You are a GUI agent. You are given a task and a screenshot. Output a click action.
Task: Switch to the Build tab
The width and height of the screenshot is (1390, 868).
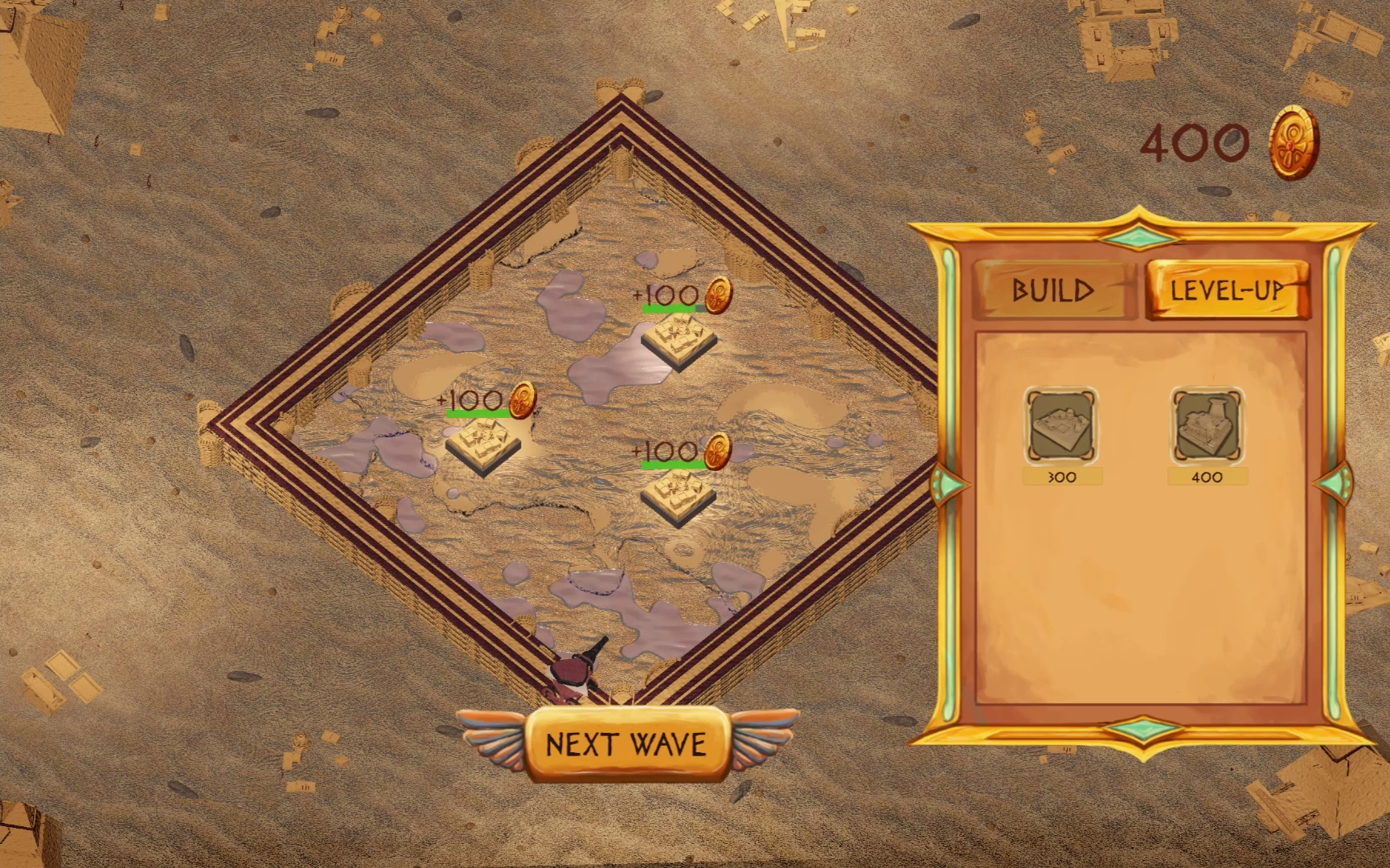(1053, 290)
